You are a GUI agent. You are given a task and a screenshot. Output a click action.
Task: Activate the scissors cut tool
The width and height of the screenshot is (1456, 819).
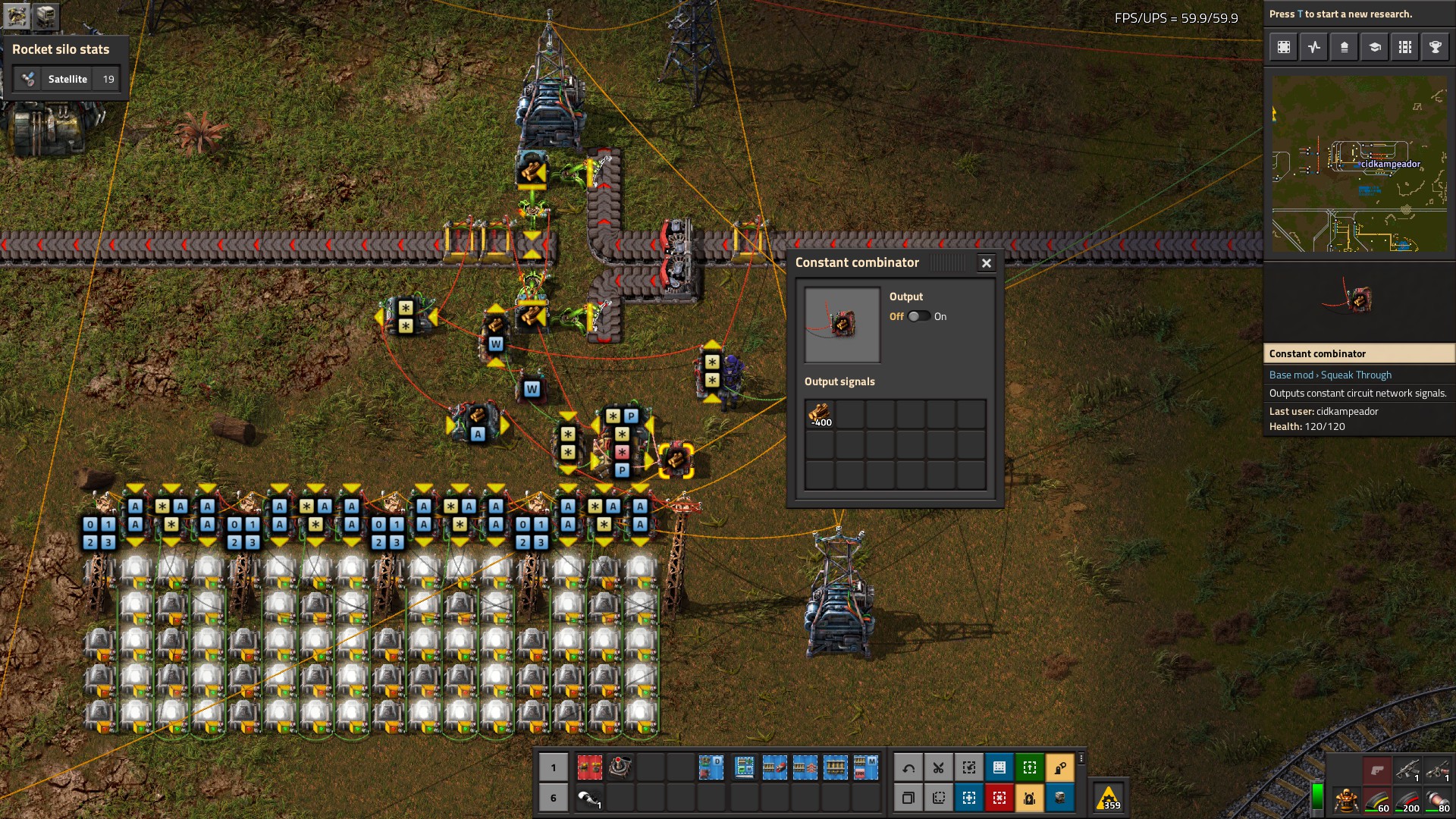point(939,767)
